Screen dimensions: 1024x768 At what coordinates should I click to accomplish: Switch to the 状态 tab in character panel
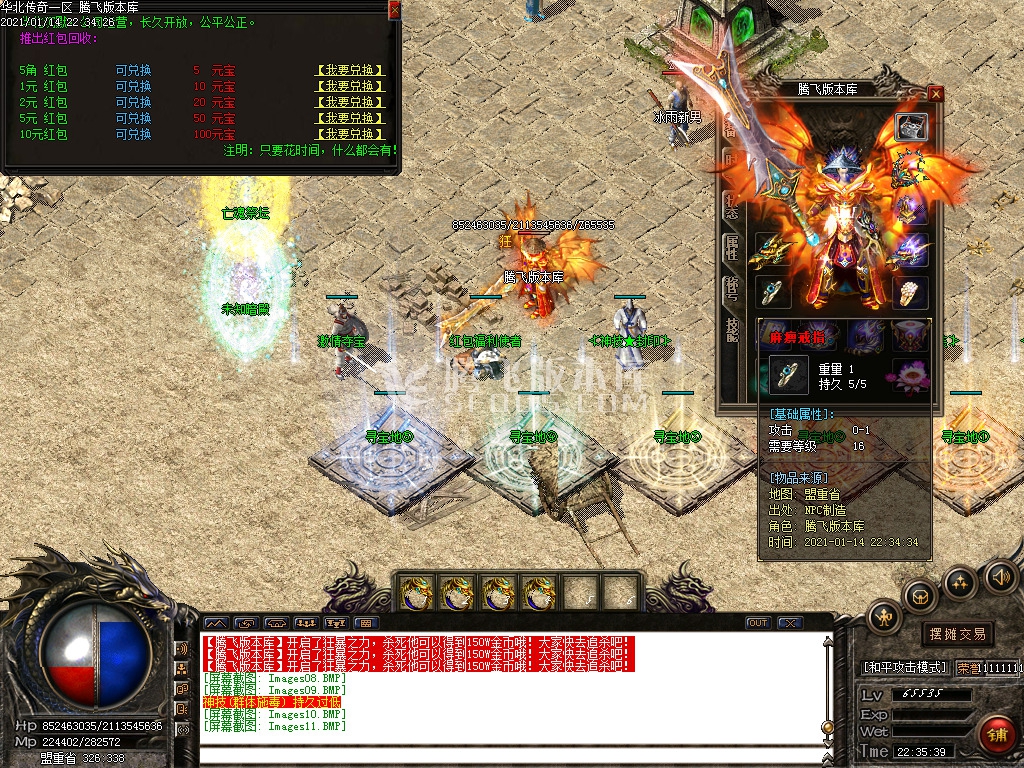(730, 207)
